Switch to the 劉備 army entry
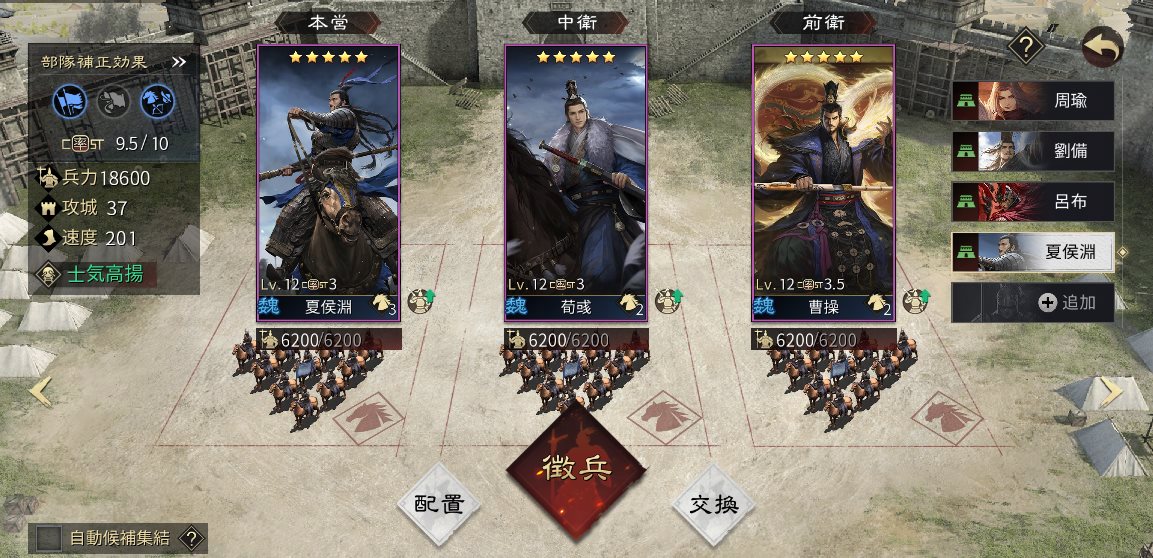The image size is (1153, 558). tap(1033, 152)
